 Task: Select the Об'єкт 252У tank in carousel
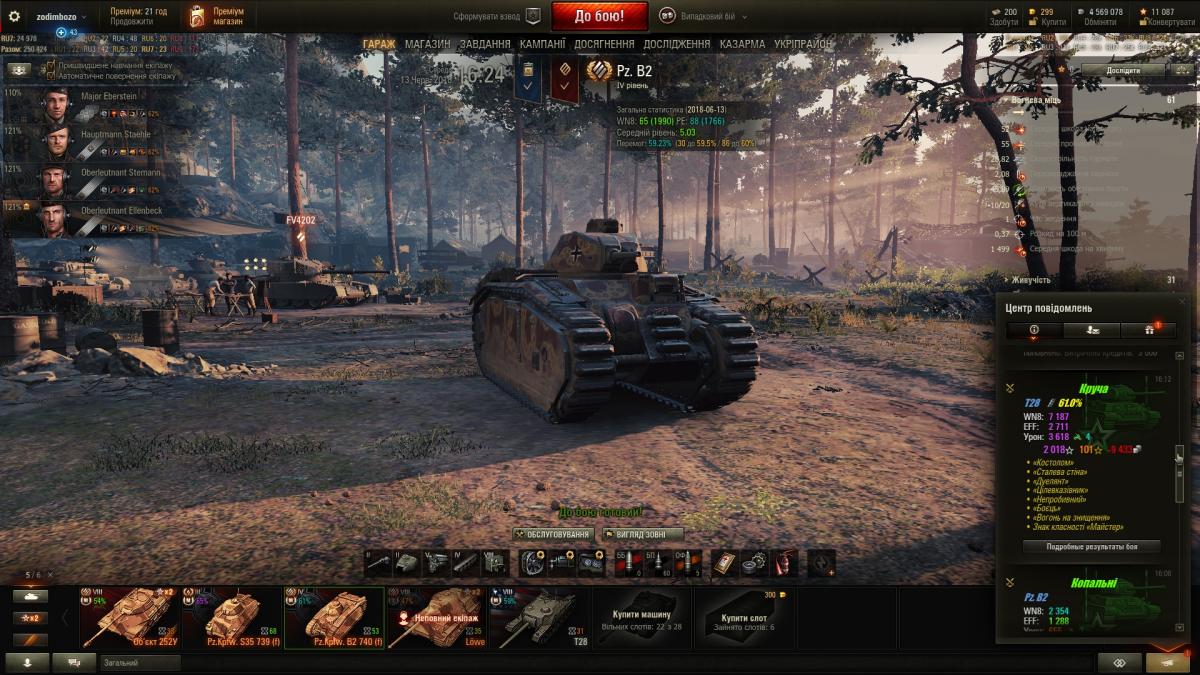coord(128,617)
